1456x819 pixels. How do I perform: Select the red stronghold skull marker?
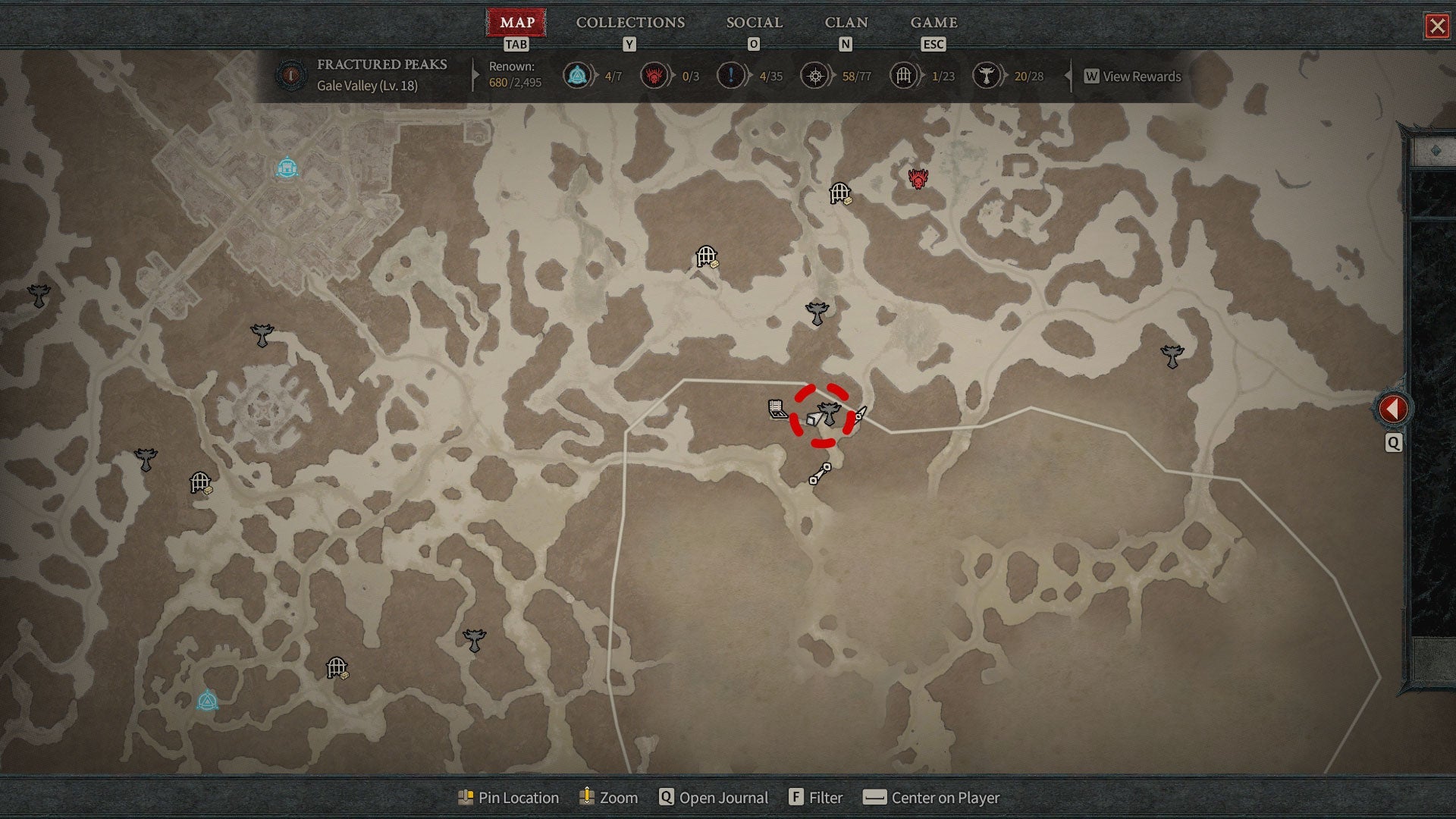click(x=918, y=179)
